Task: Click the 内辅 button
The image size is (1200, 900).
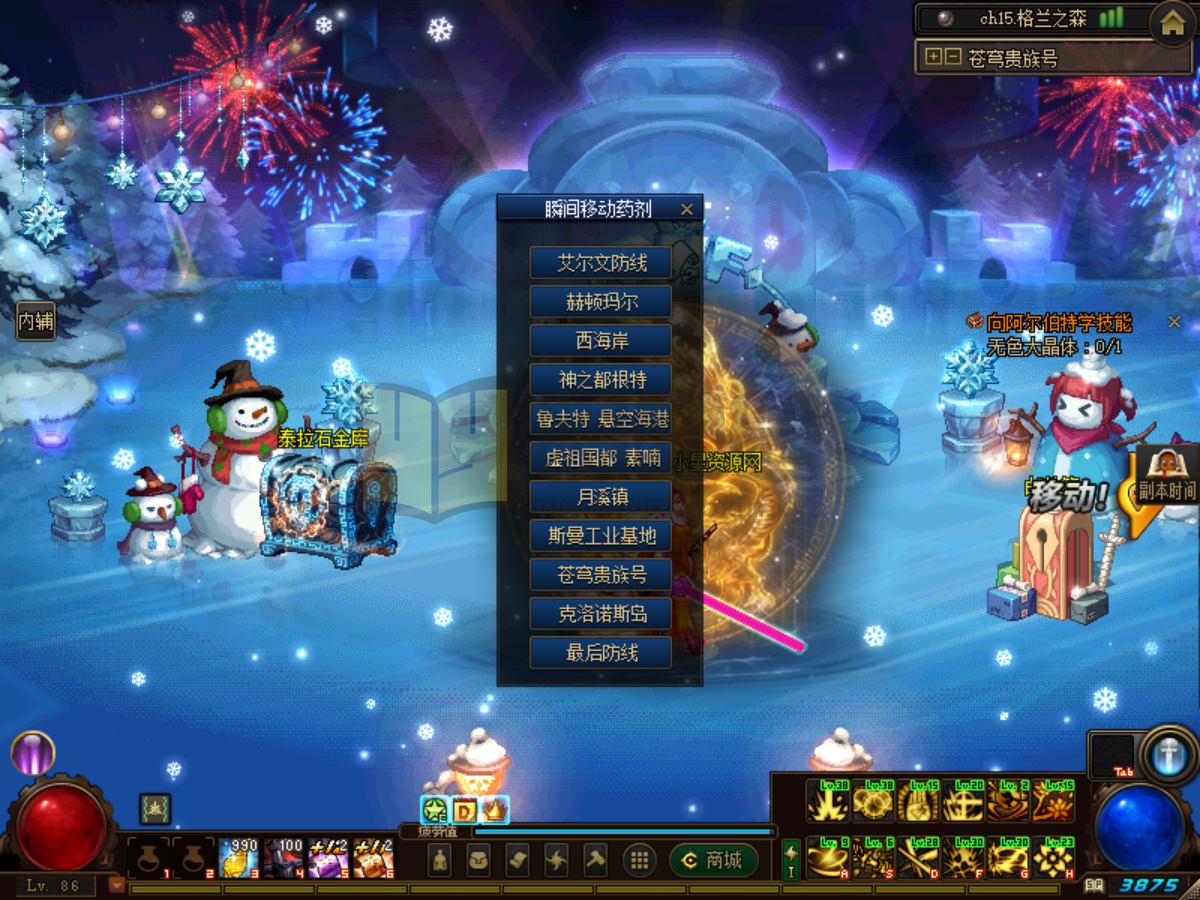Action: (x=36, y=321)
